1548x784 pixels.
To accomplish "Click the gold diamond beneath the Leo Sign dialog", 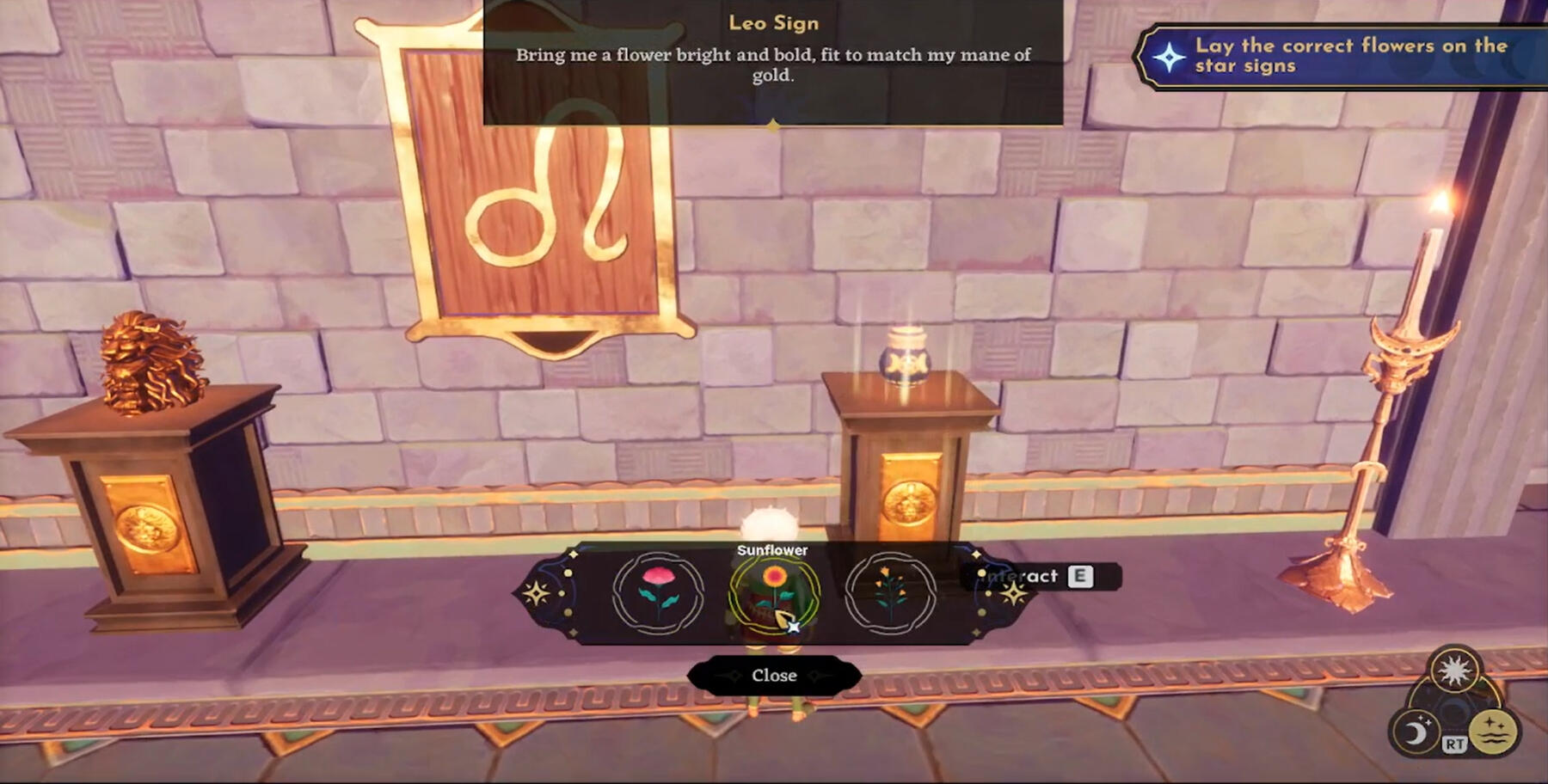I will tap(772, 125).
